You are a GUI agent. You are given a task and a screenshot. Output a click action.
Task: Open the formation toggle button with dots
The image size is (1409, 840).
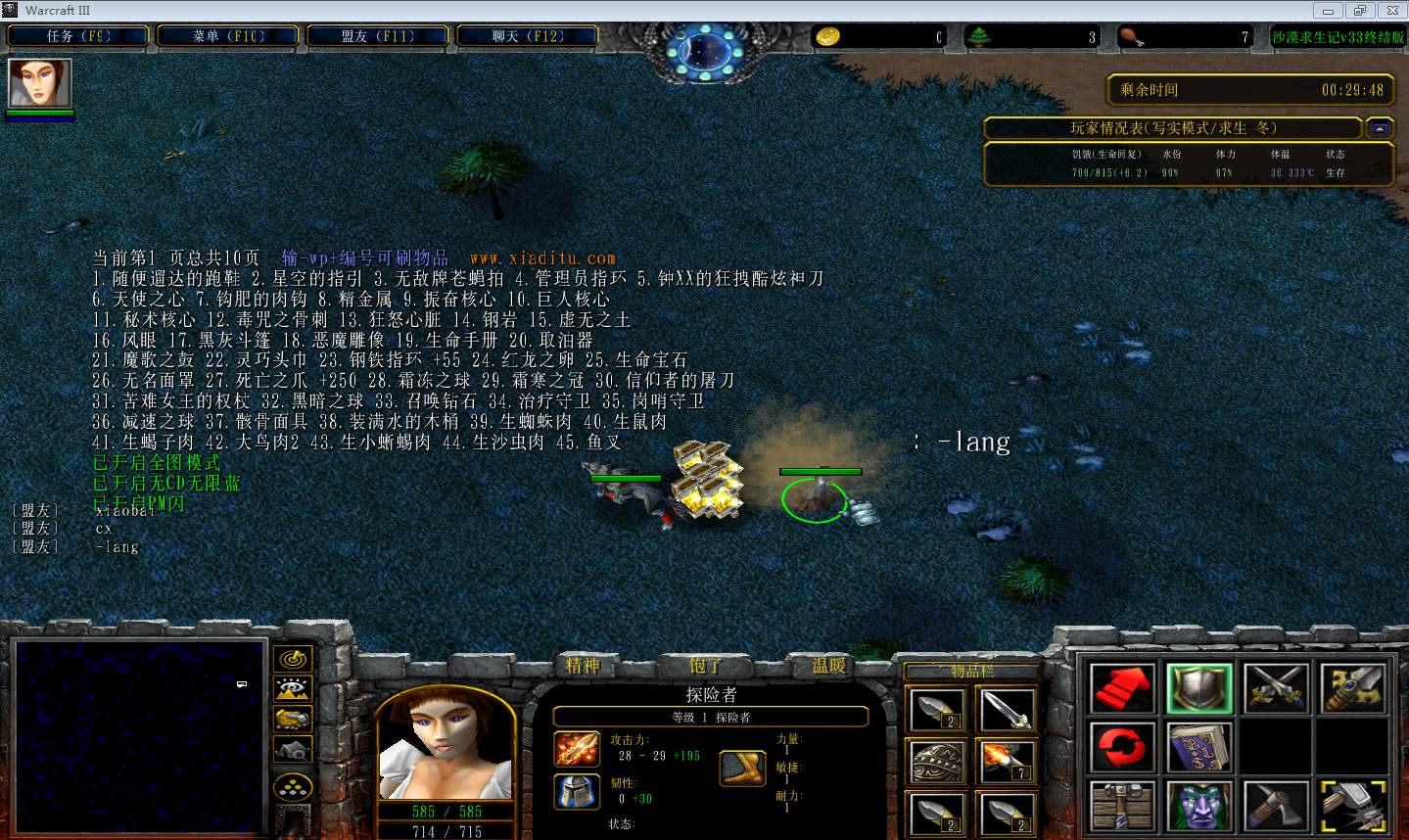[x=293, y=787]
